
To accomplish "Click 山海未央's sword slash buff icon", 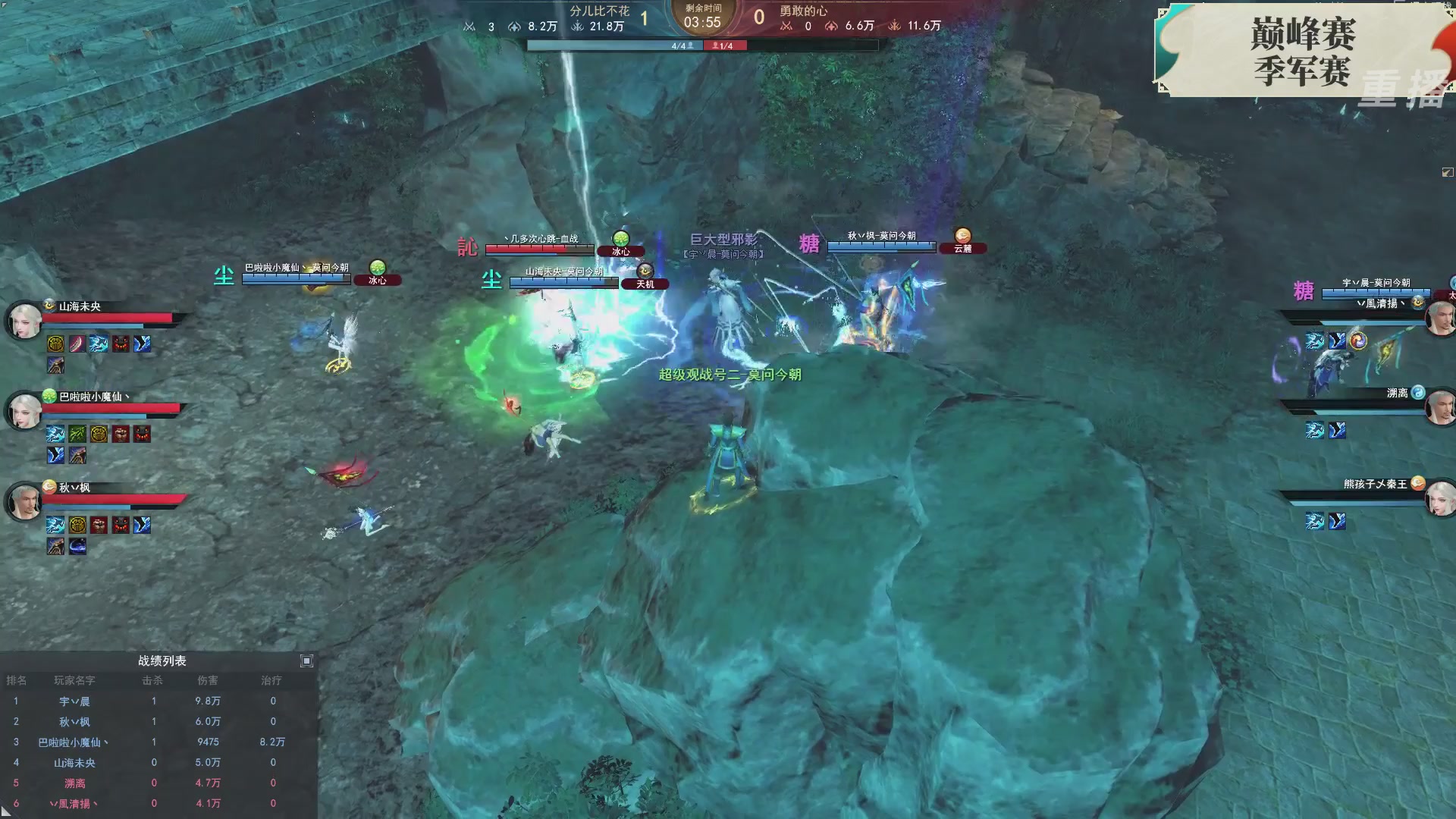I will [77, 344].
